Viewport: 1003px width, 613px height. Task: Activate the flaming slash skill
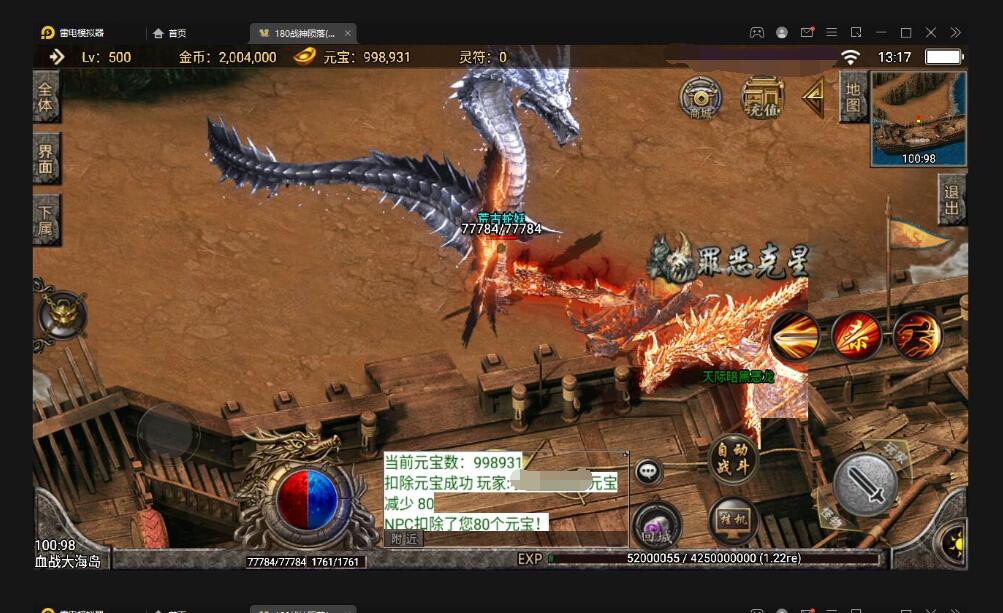tap(795, 336)
